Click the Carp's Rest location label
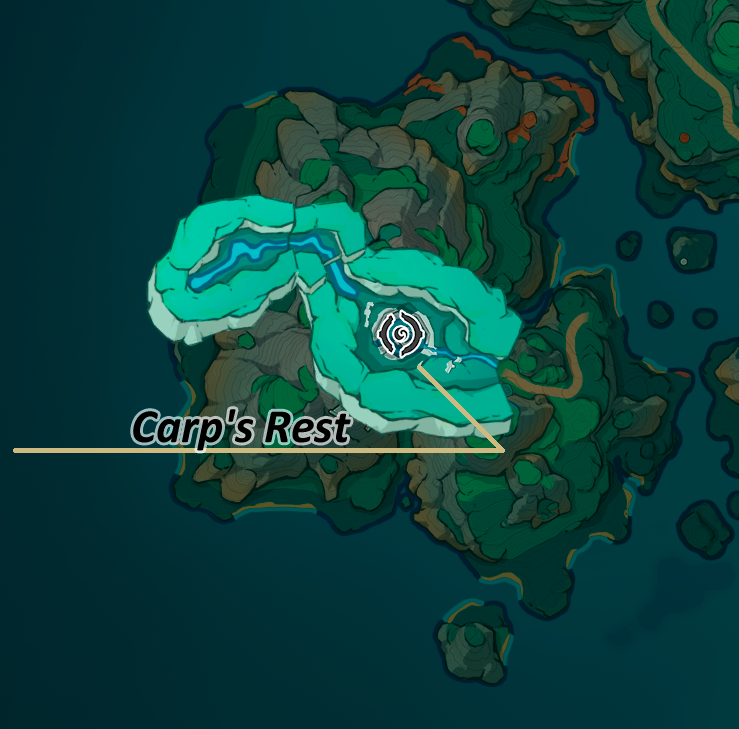 241,429
